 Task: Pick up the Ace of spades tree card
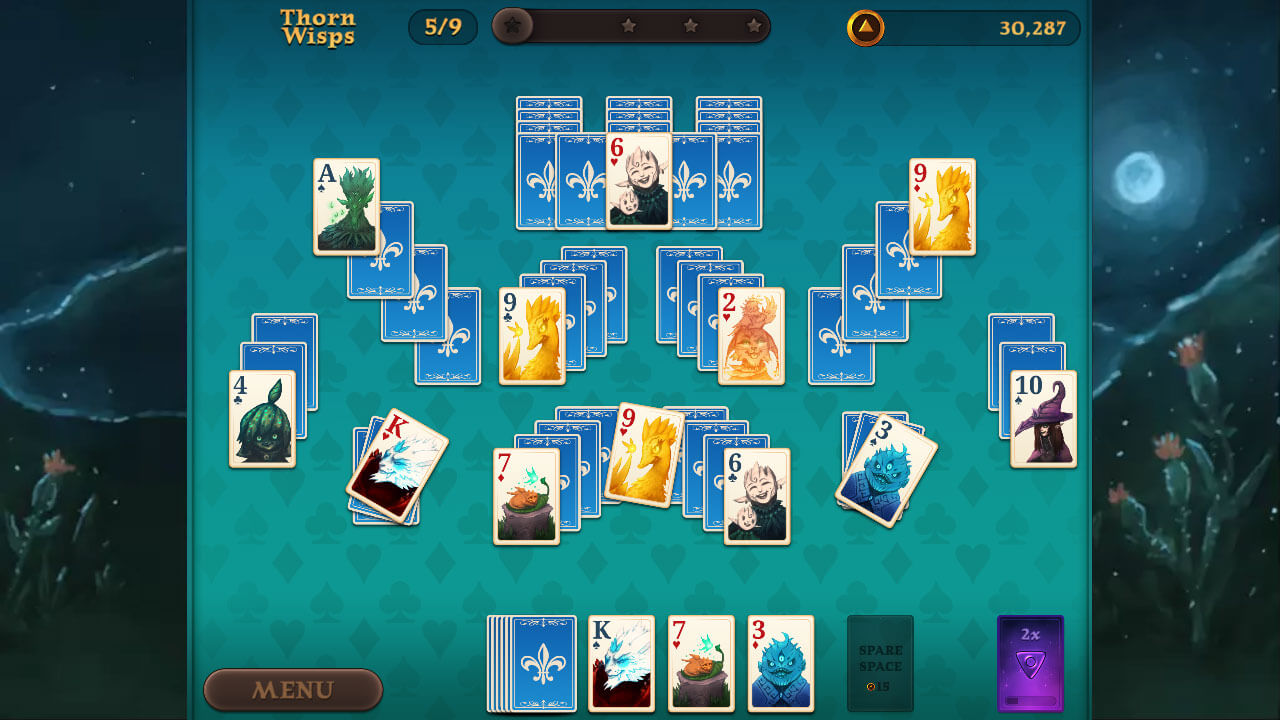345,205
